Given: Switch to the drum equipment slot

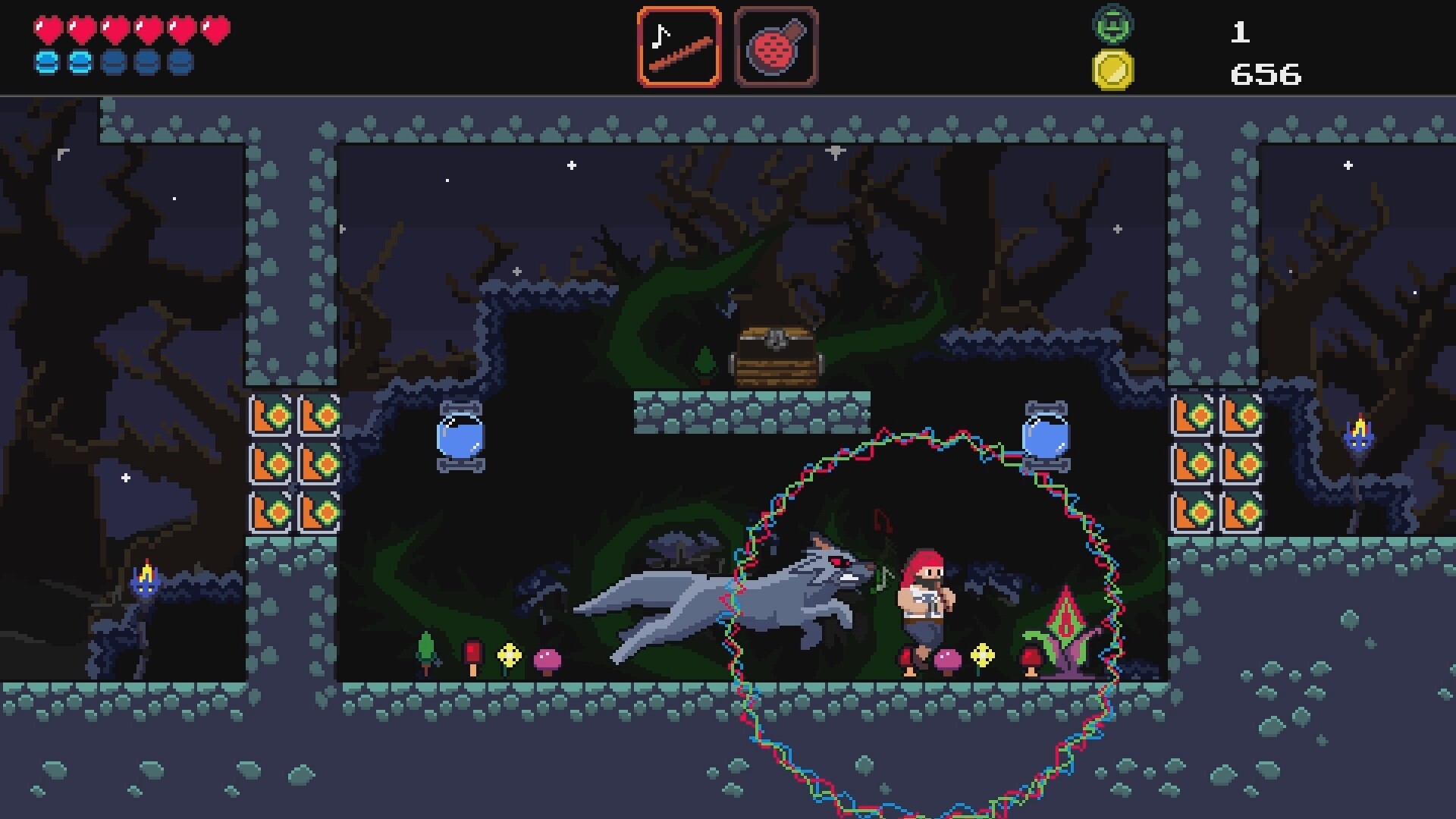Looking at the screenshot, I should tap(775, 47).
